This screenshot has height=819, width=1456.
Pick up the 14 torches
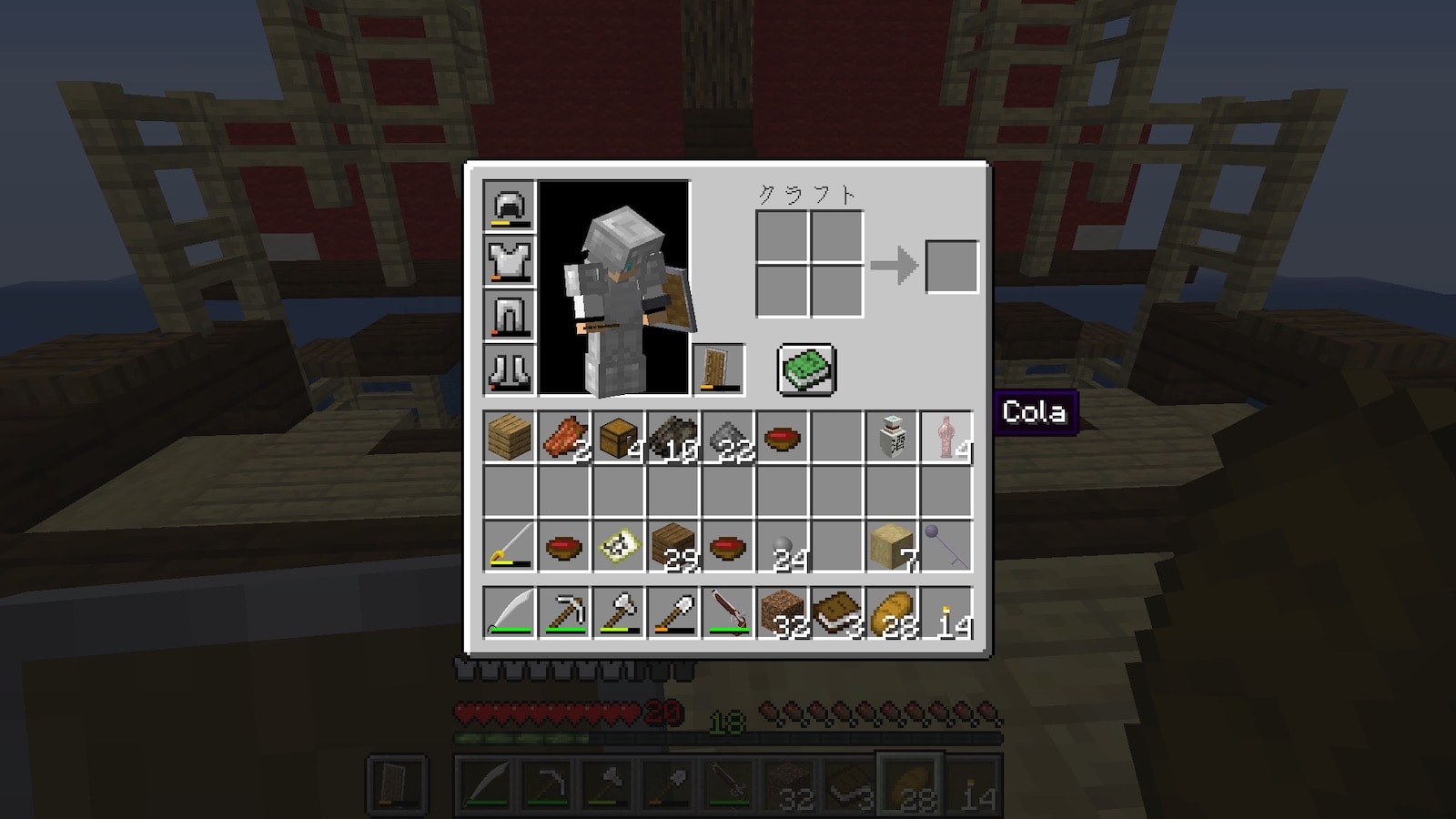click(946, 612)
